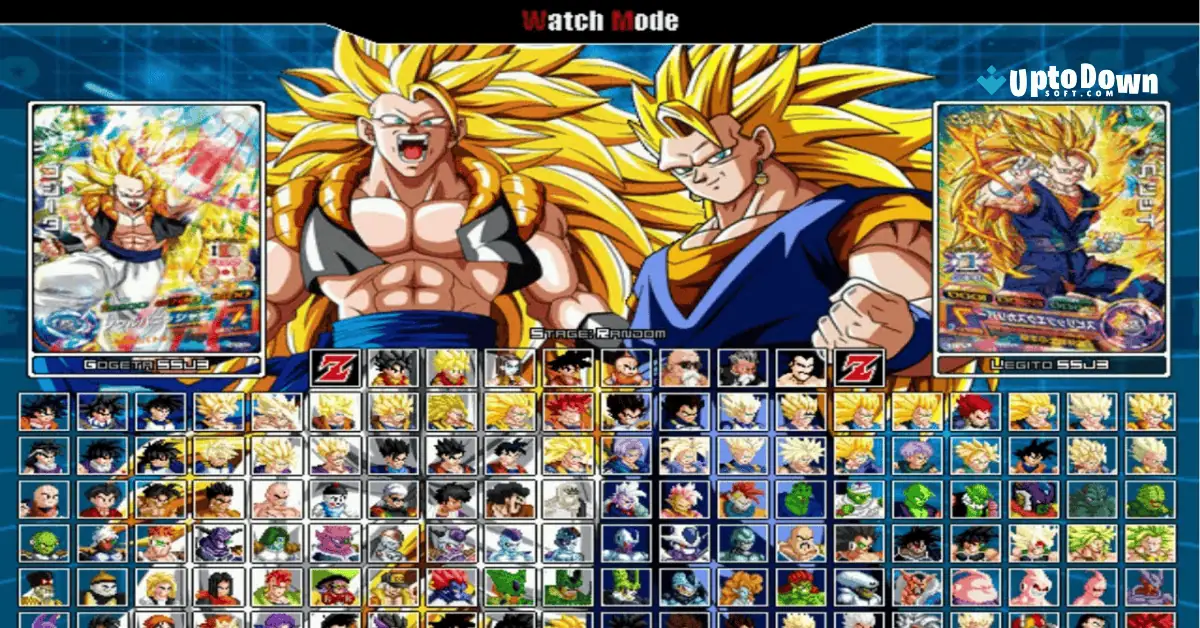Click the UptoDown Soft logo
1200x628 pixels.
point(1067,84)
